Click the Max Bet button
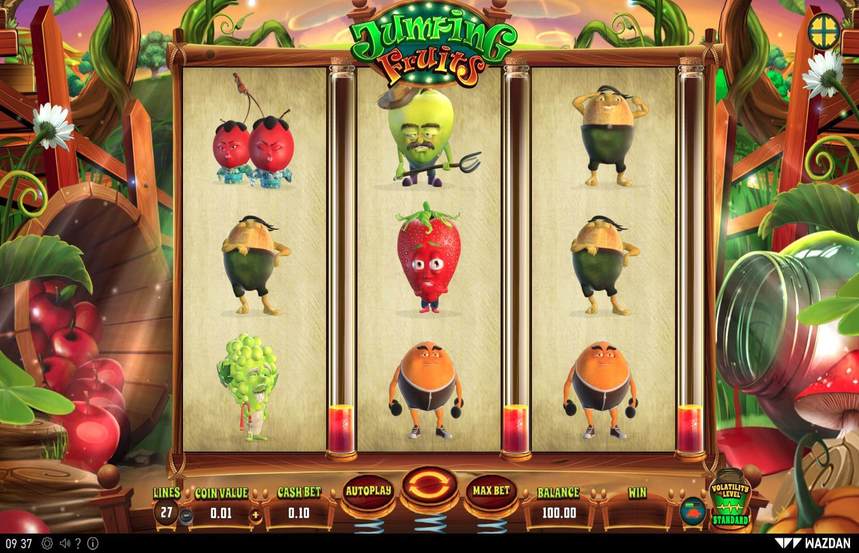Viewport: 859px width, 553px height. (490, 491)
